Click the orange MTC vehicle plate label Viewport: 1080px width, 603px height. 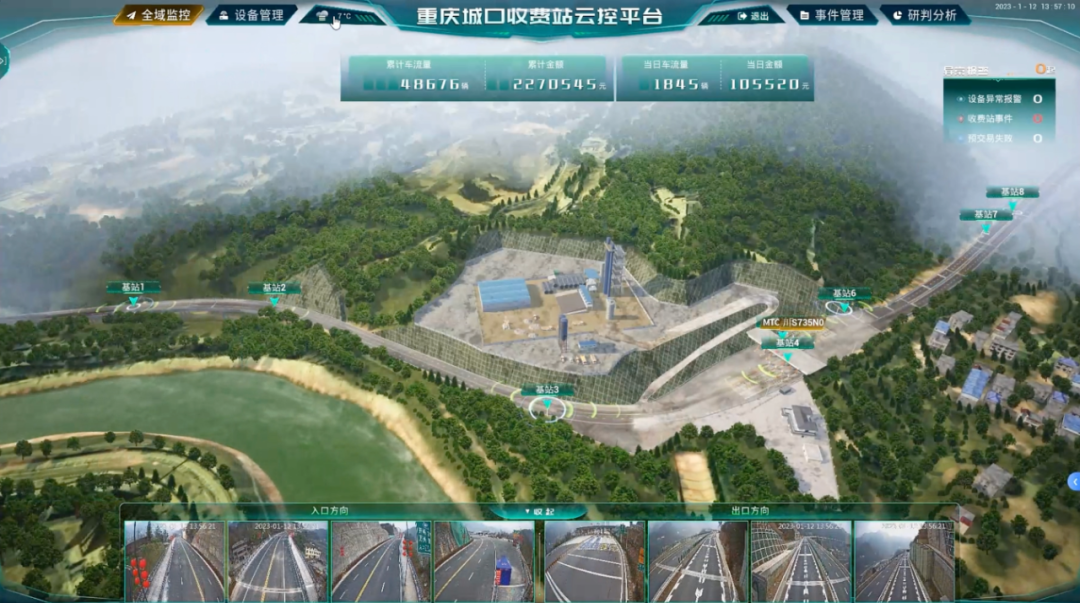point(793,323)
